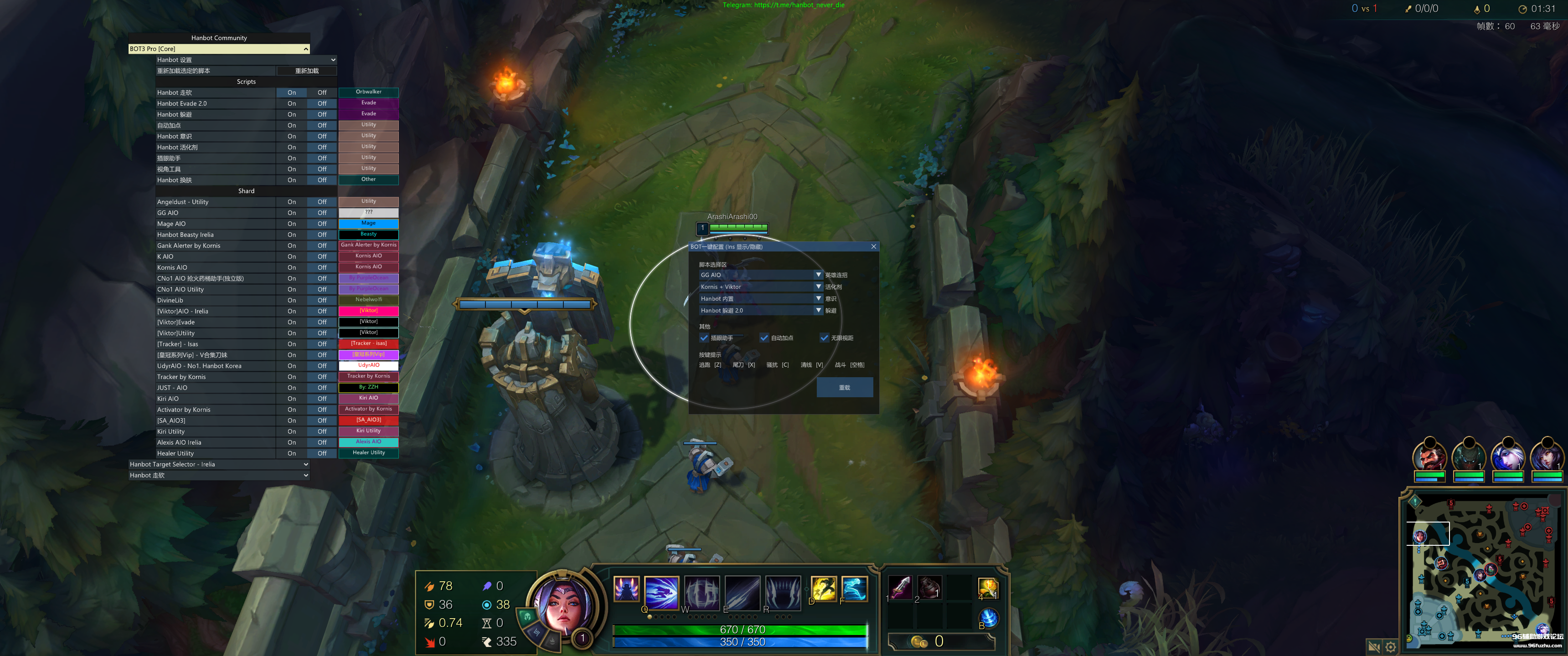Turn On Hanbot Evade 2.0 script
1568x656 pixels.
[292, 103]
